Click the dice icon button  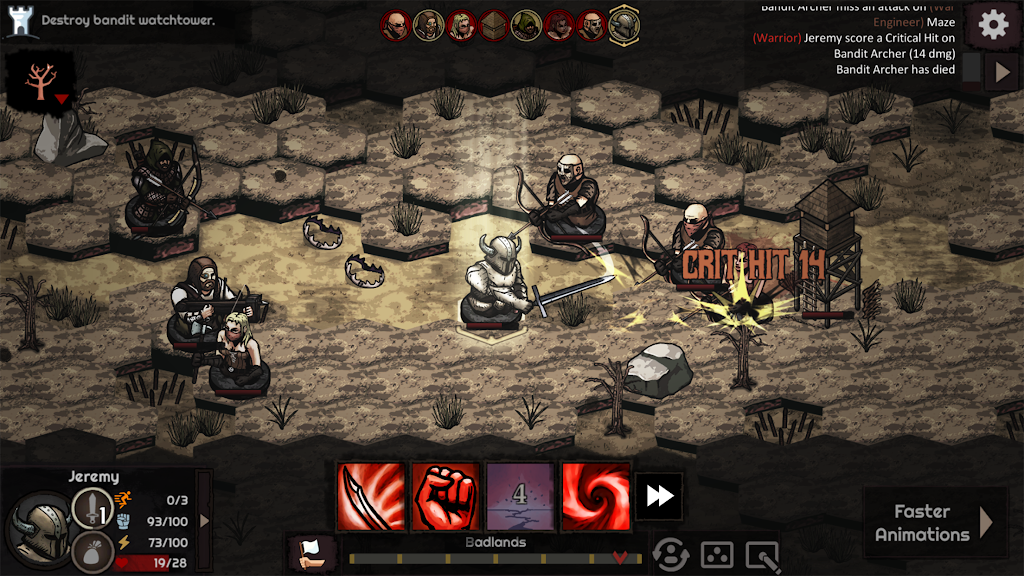pyautogui.click(x=718, y=554)
